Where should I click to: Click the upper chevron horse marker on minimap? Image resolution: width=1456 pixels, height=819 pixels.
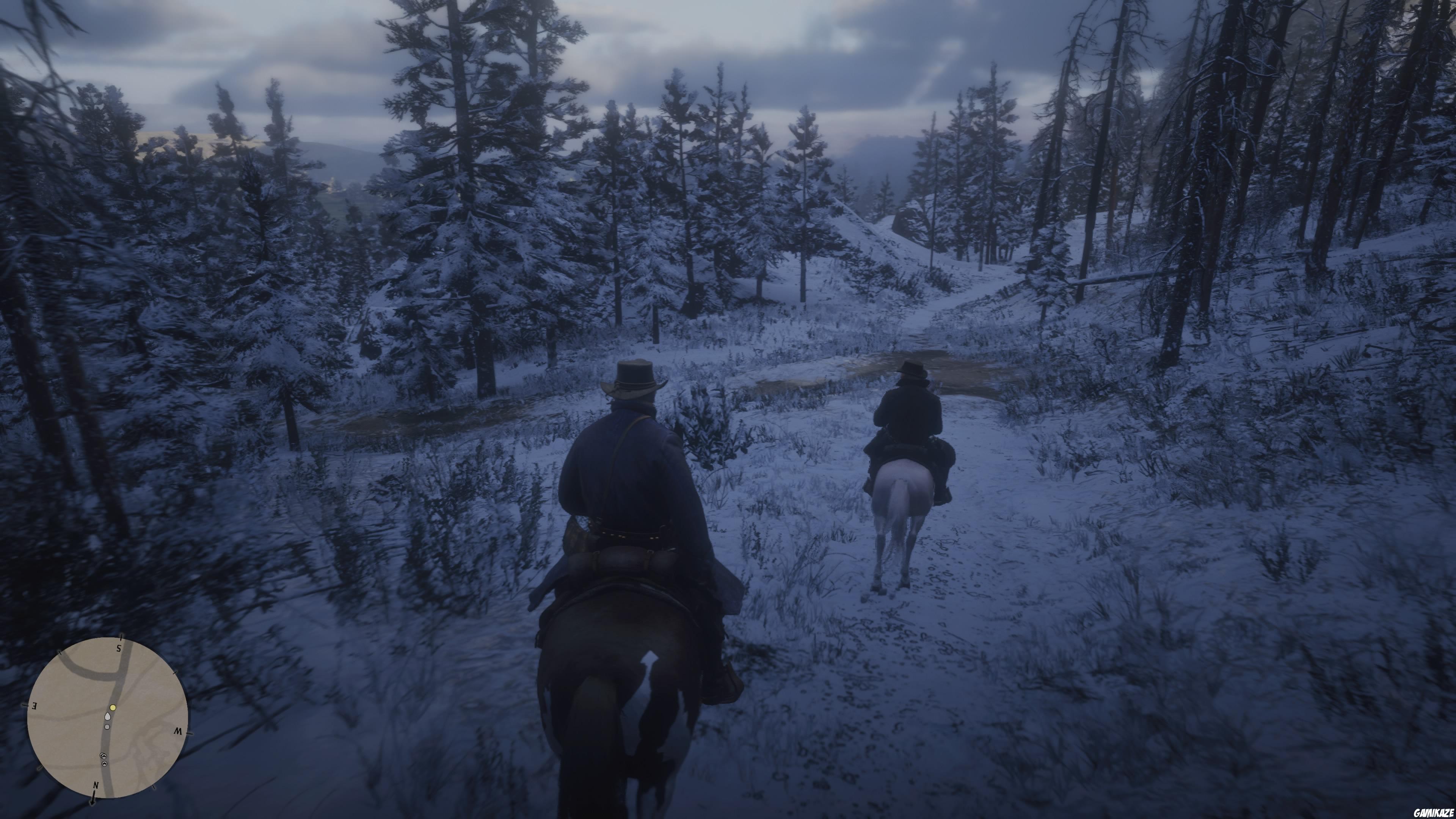[x=104, y=756]
